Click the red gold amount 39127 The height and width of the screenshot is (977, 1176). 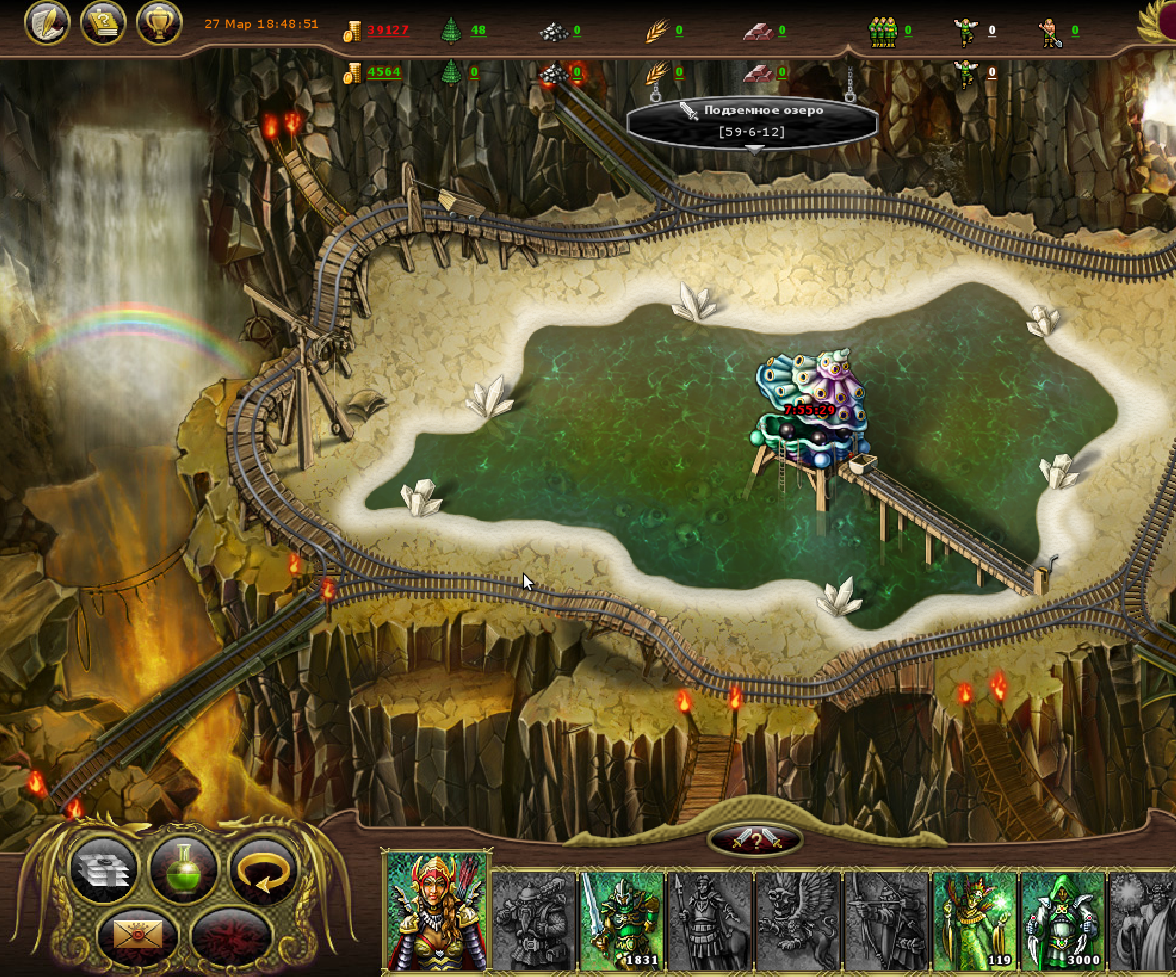[387, 30]
